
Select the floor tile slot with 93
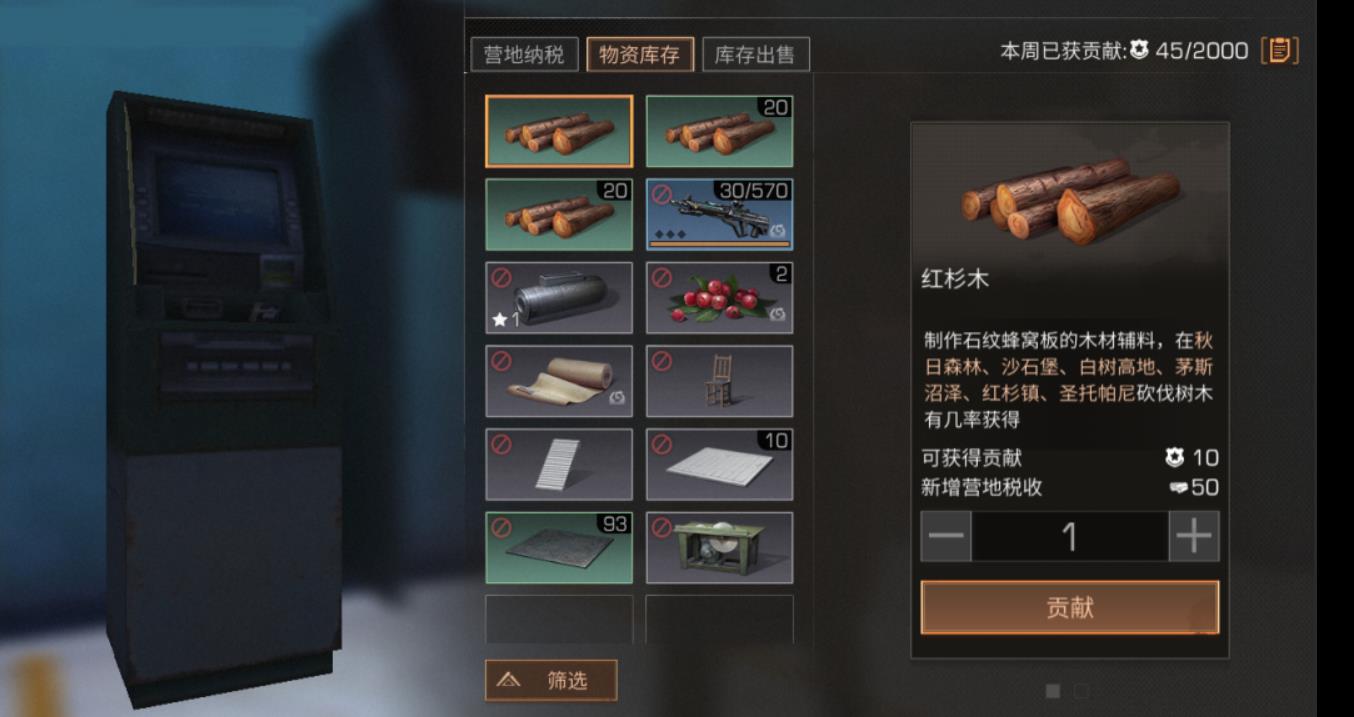(x=559, y=547)
